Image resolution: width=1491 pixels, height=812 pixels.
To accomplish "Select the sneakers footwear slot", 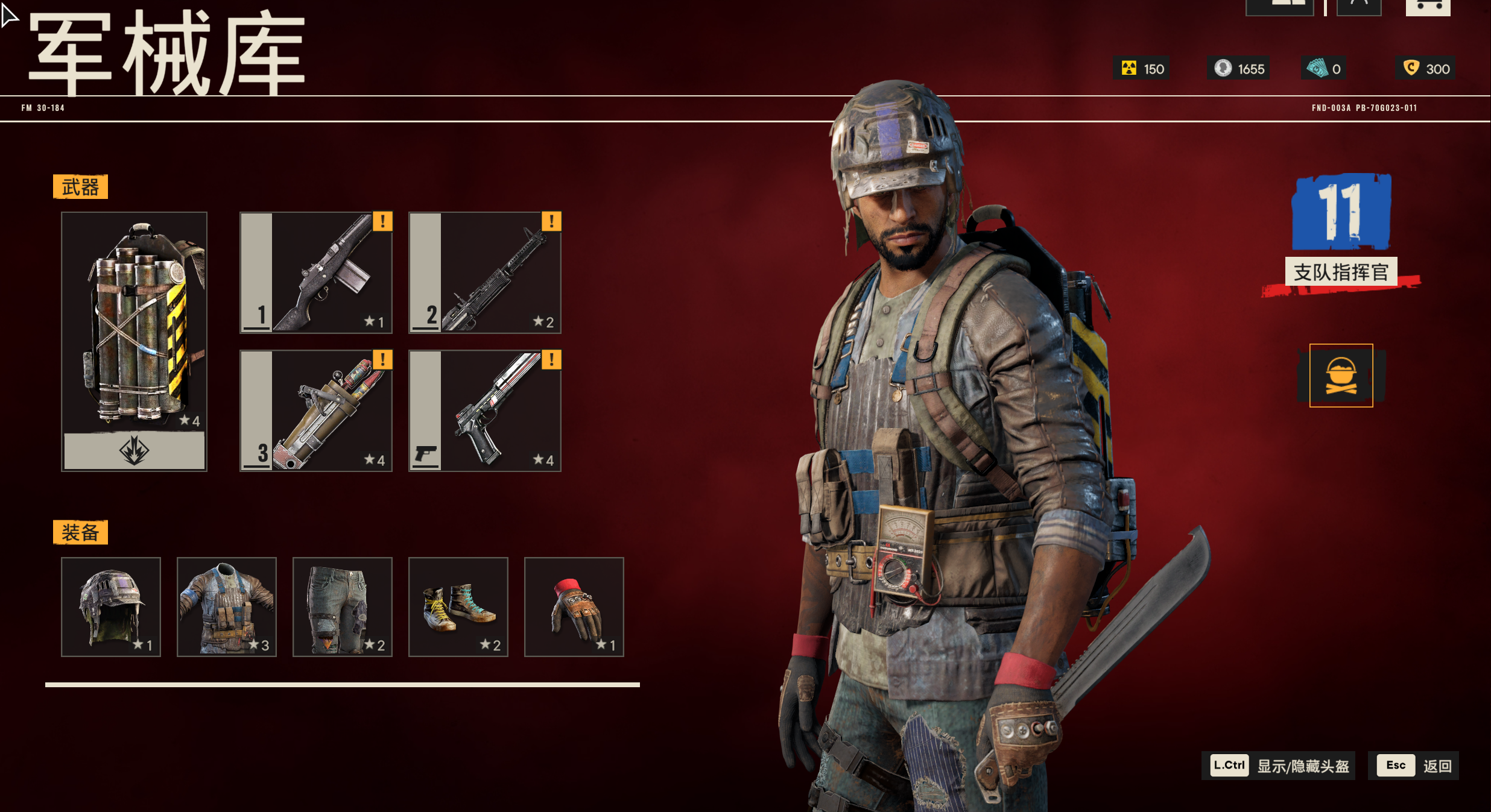I will click(x=458, y=606).
